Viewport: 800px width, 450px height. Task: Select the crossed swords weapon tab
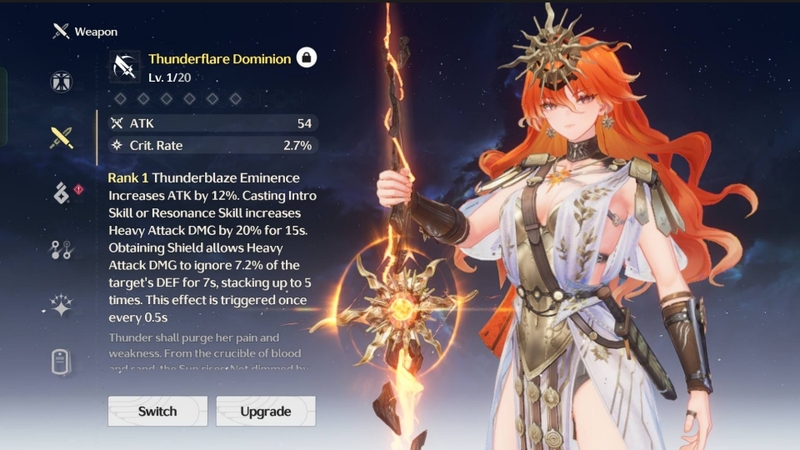pyautogui.click(x=61, y=138)
